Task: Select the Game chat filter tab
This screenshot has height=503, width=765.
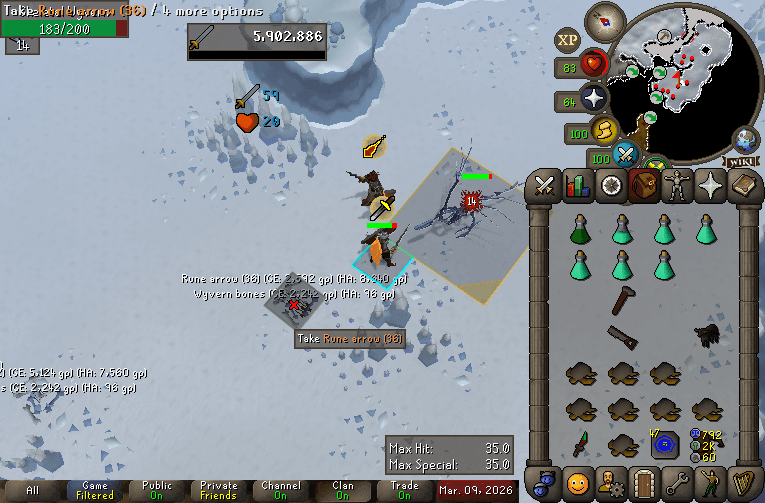Action: coord(95,490)
